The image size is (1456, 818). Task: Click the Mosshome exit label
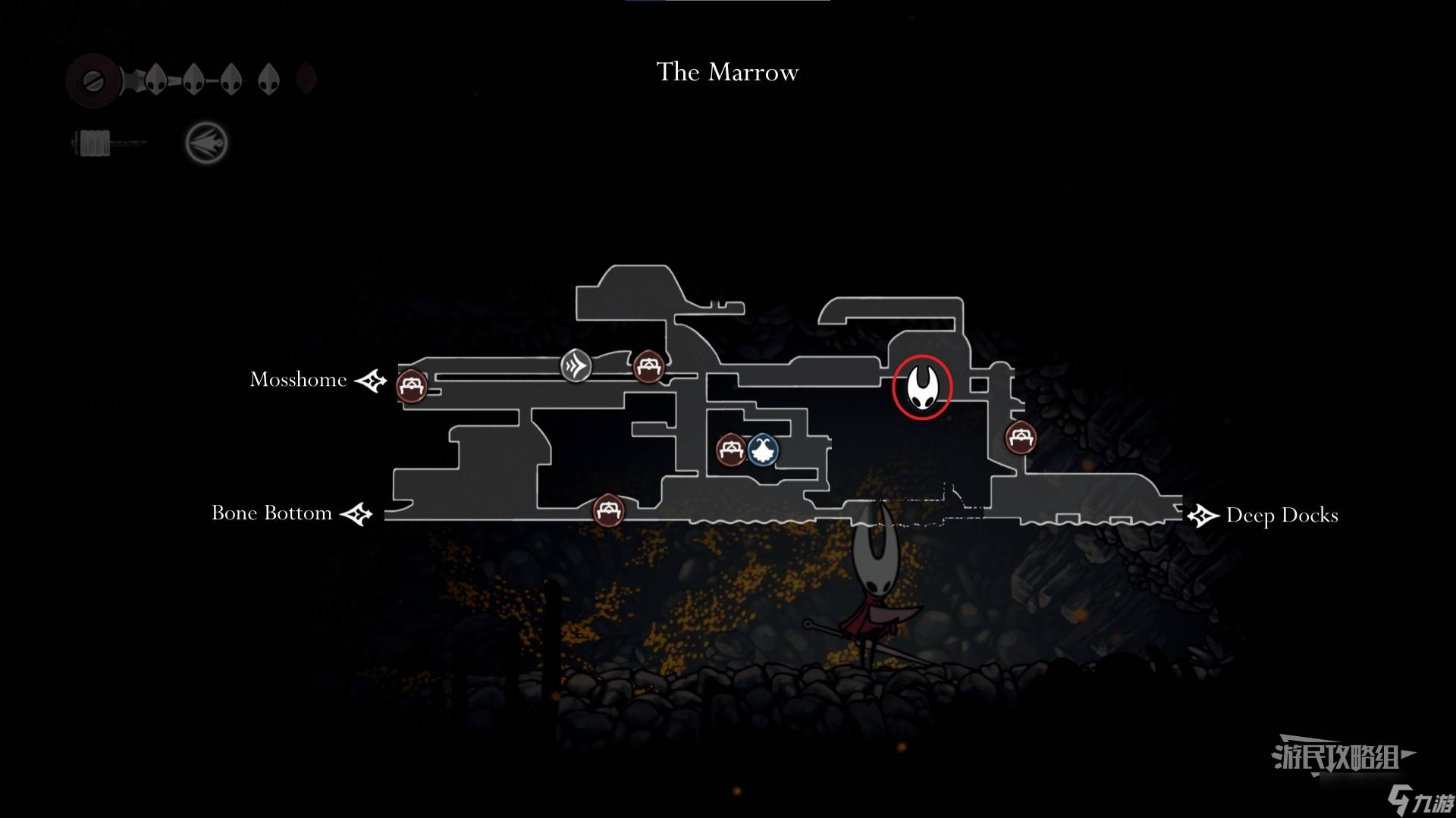pos(298,379)
